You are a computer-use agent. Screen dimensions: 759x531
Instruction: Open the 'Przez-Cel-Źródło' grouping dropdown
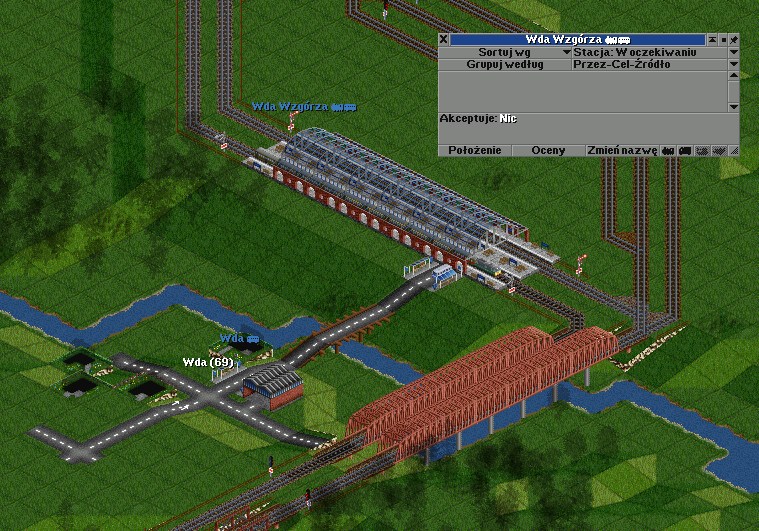coord(733,64)
